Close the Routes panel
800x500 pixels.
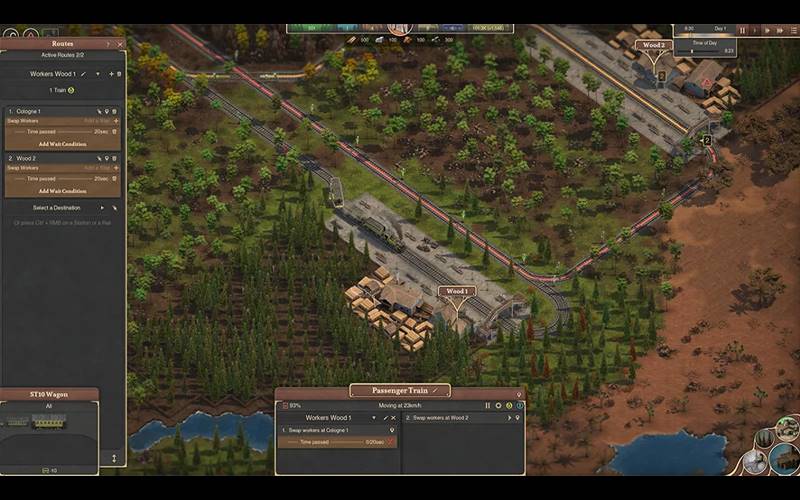pyautogui.click(x=120, y=44)
